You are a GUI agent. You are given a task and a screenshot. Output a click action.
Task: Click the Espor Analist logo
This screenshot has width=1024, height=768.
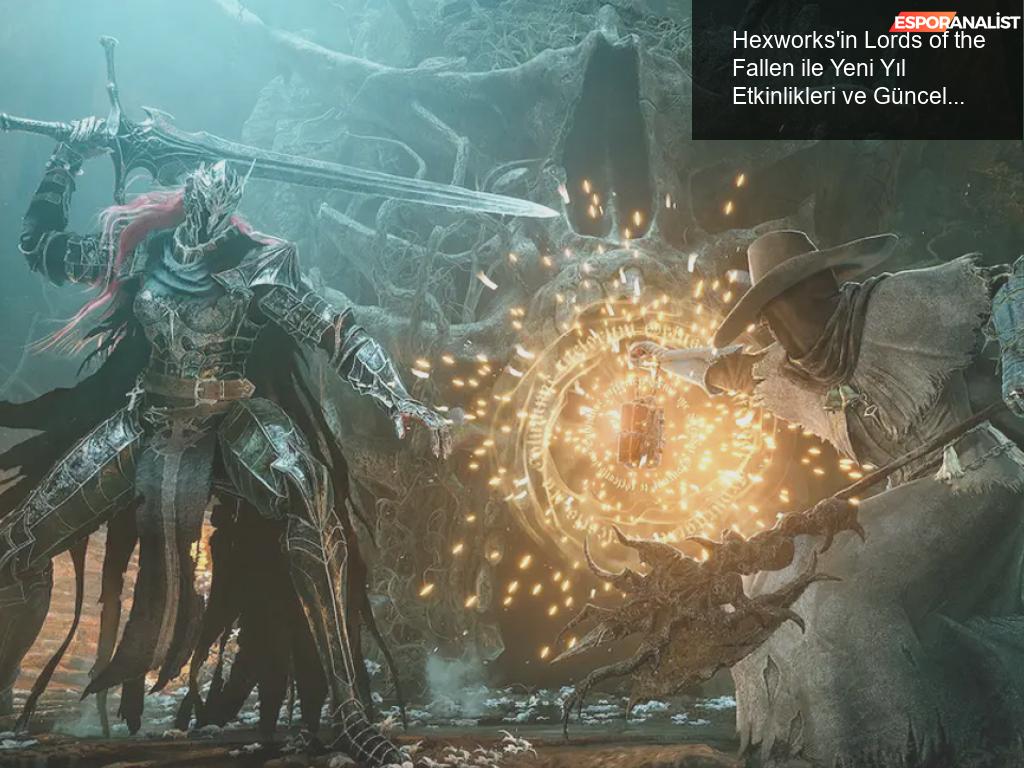coord(954,21)
